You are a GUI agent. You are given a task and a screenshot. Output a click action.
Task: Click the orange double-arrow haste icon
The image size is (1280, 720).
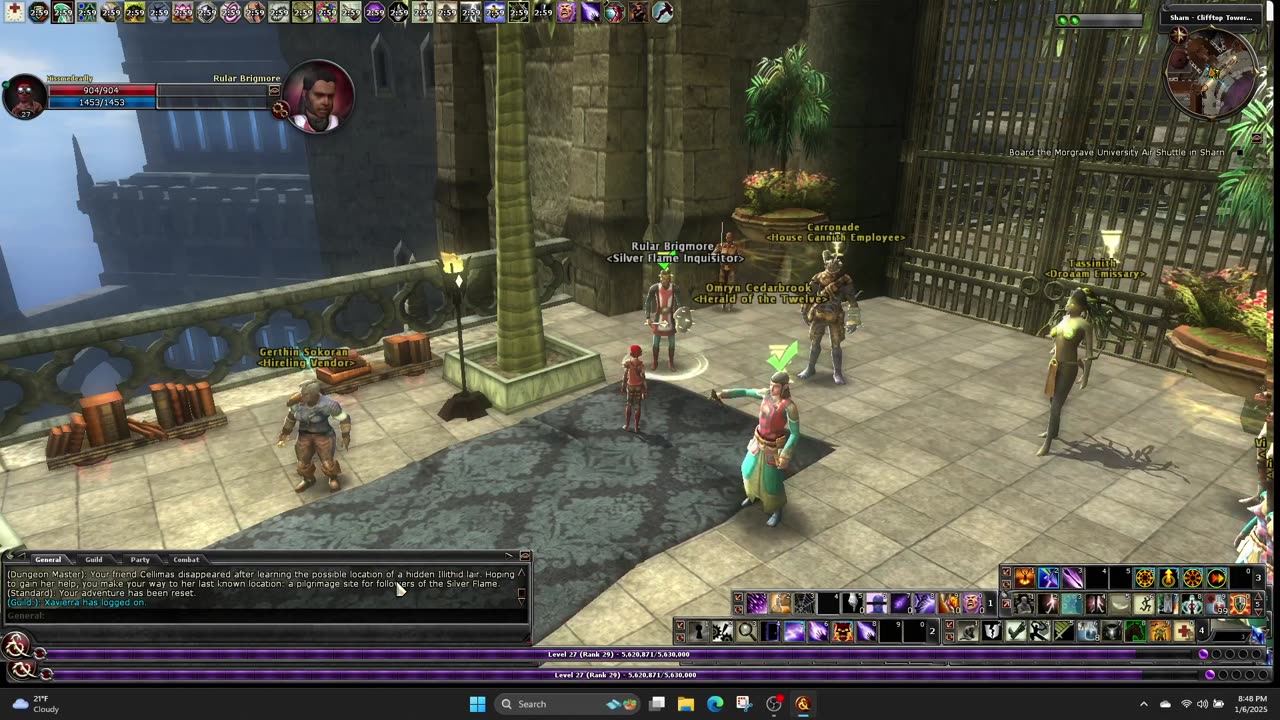[1217, 578]
